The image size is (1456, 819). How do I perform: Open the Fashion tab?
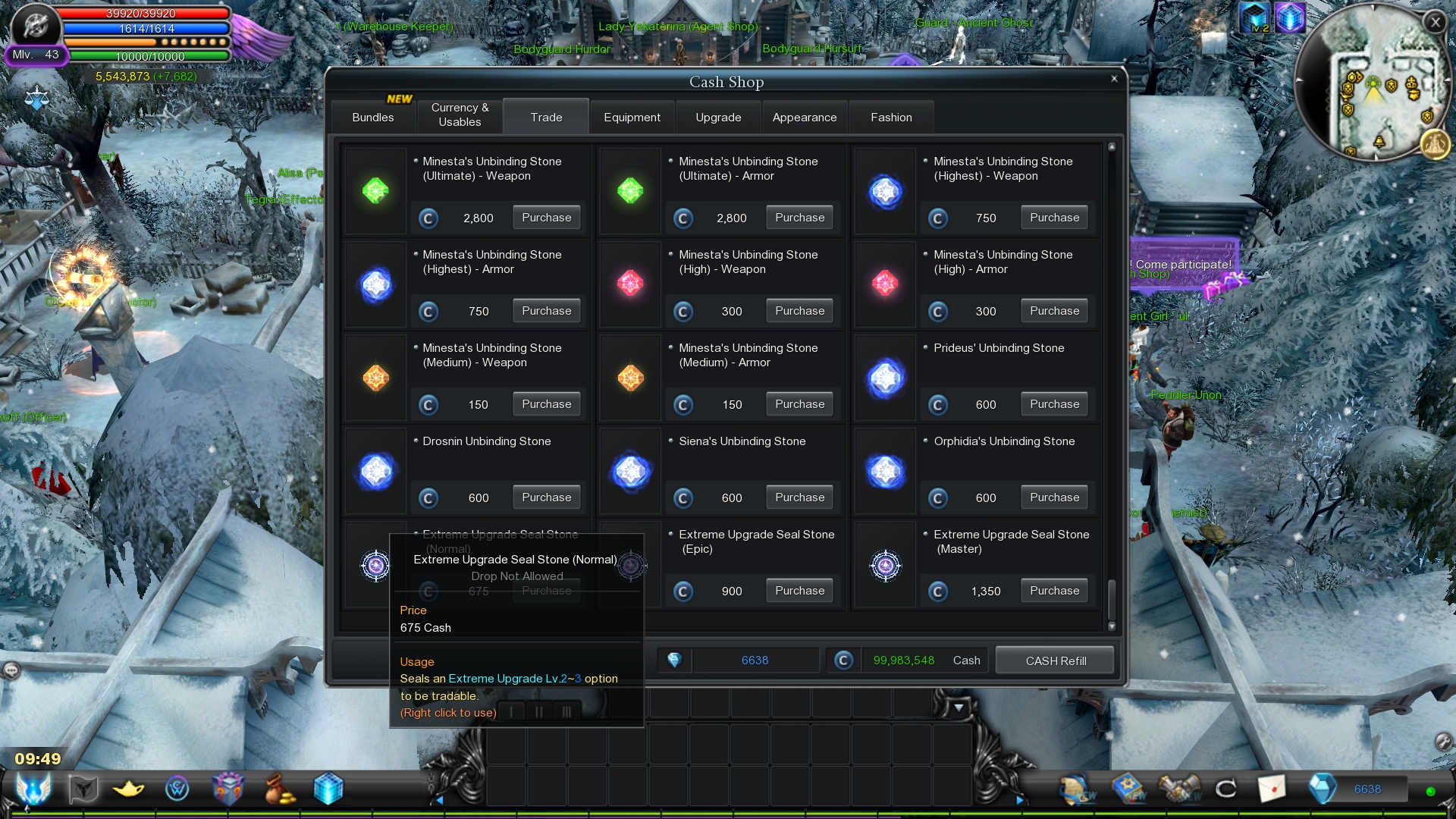[891, 118]
